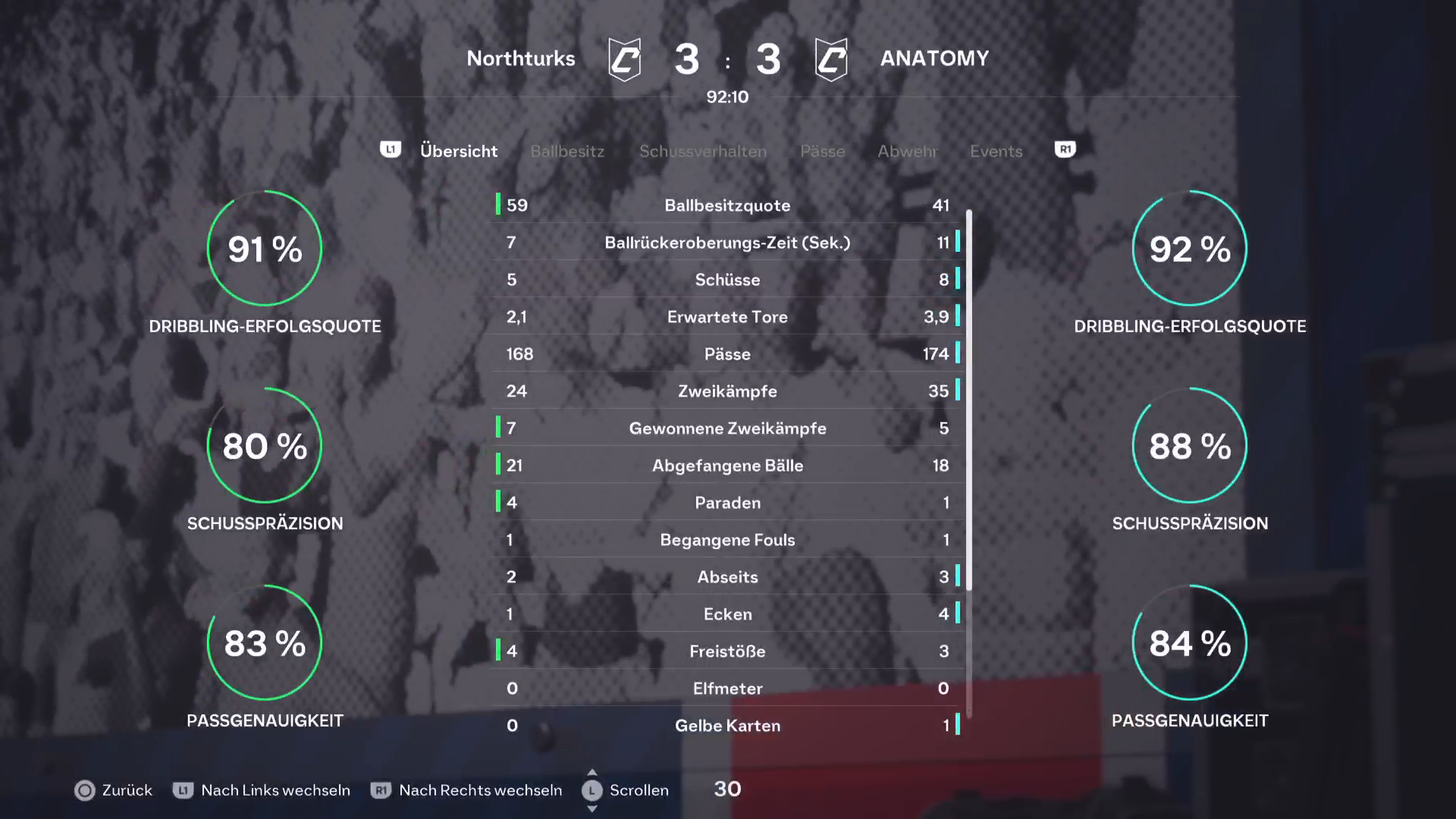This screenshot has width=1456, height=819.
Task: Open the Ballbesitz tab
Action: tap(567, 151)
